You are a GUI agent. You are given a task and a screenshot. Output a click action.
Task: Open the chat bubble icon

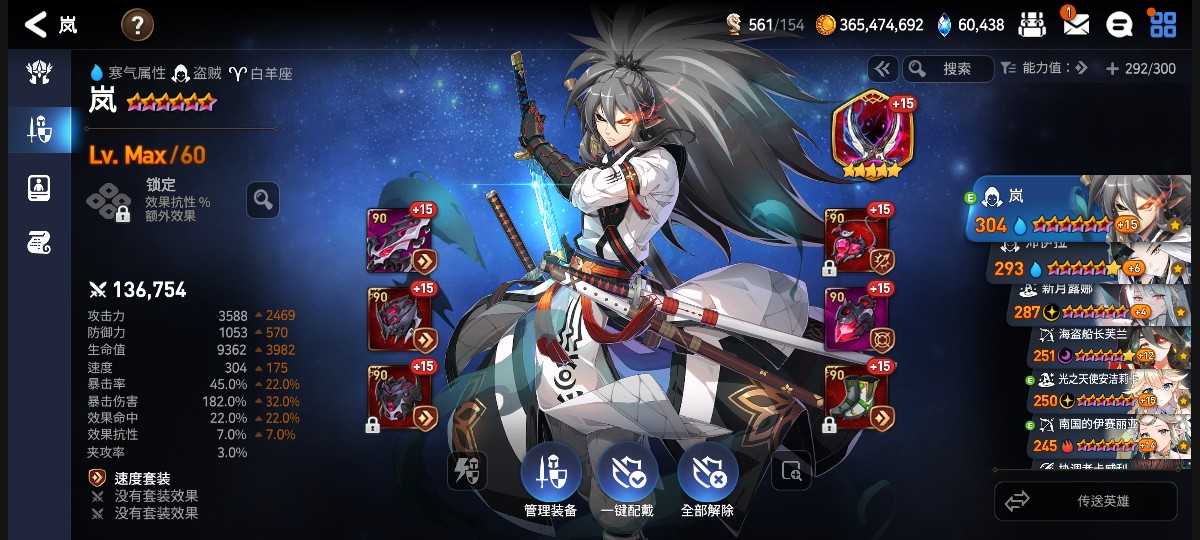[1119, 24]
